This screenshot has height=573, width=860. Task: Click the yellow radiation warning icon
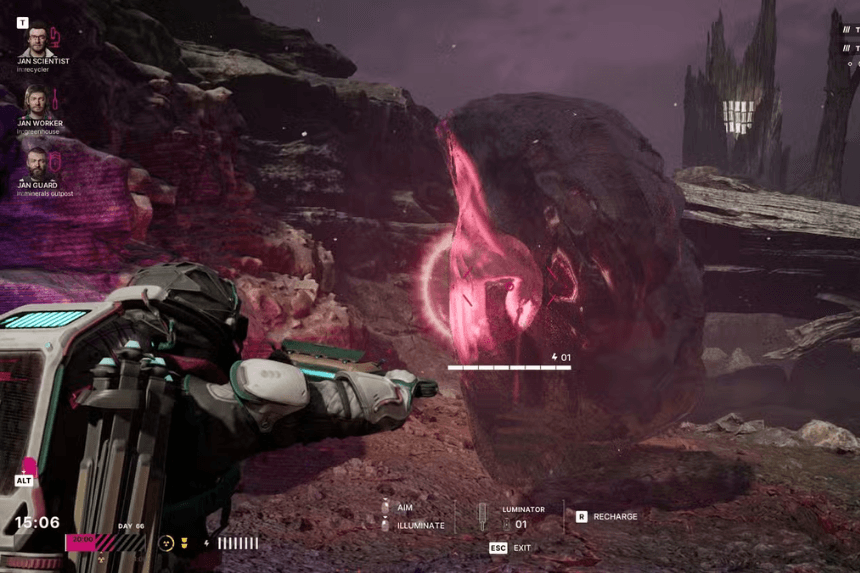point(167,543)
